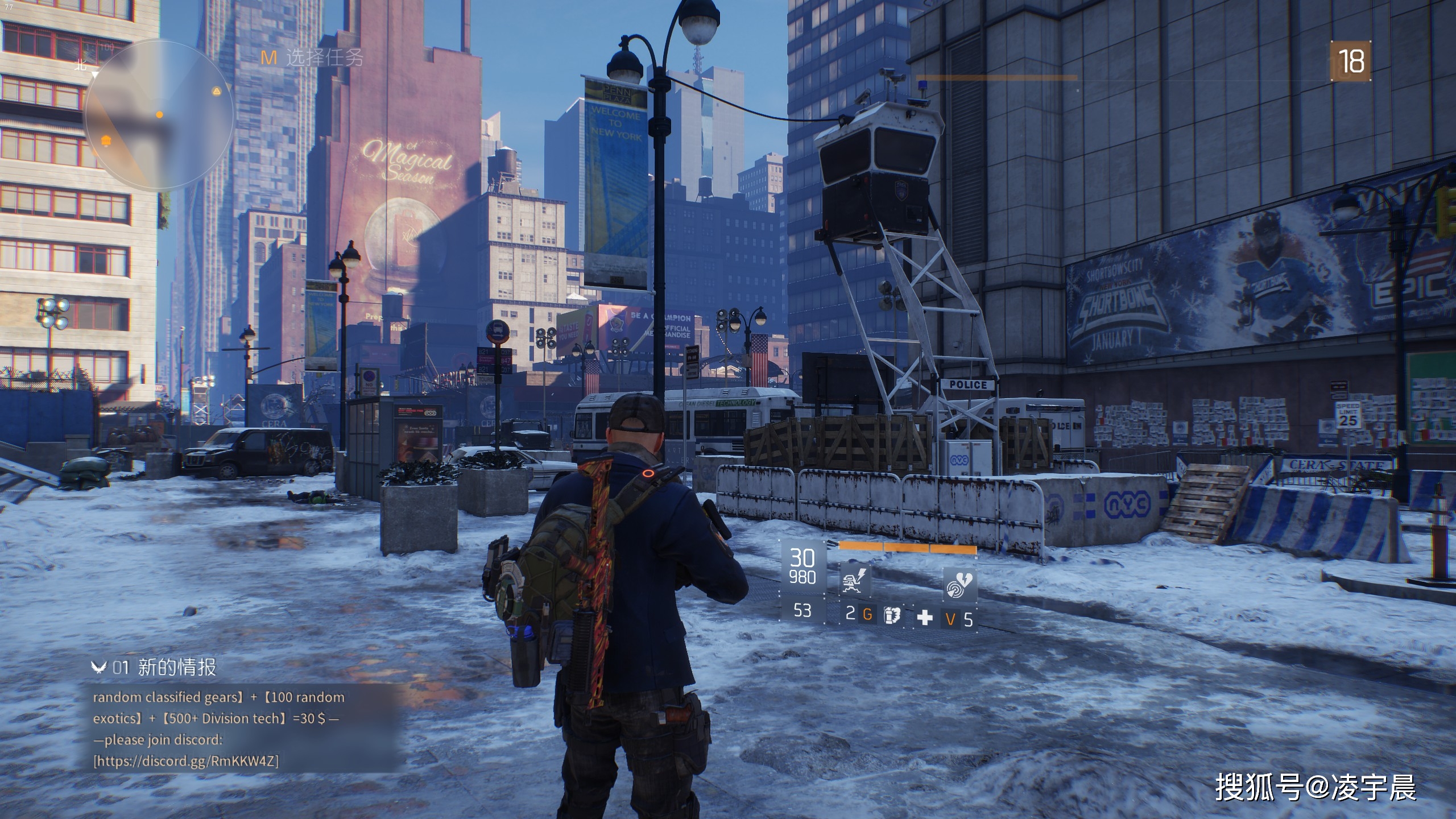
Task: Select the orange building marker on the minimap
Action: [106, 140]
